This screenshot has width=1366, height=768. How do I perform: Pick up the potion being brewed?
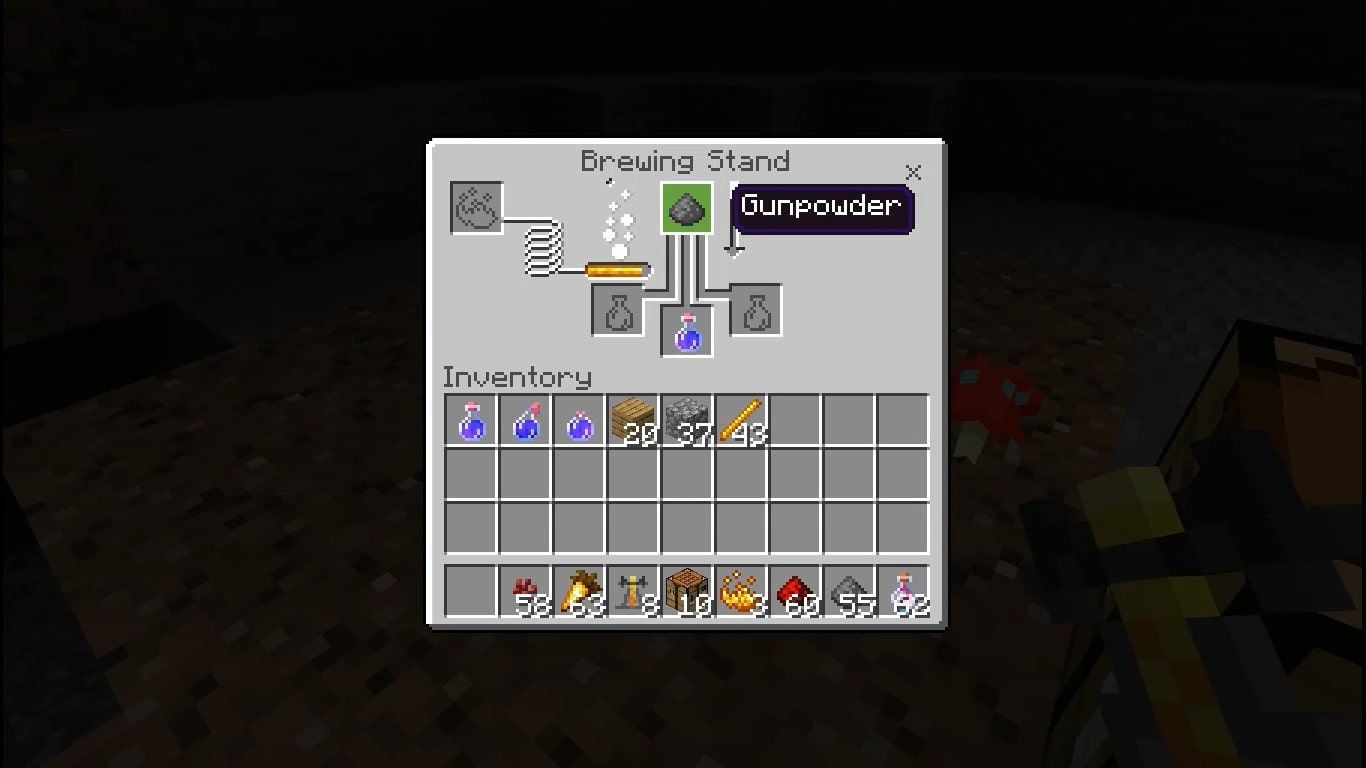click(686, 332)
